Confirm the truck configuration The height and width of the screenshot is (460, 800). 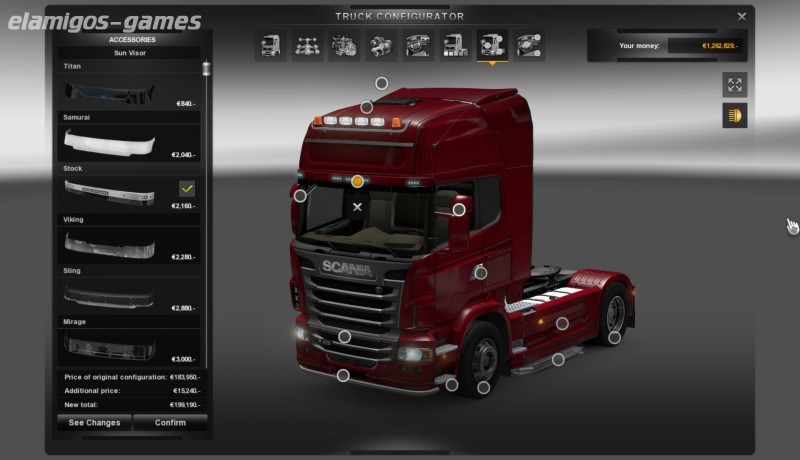pyautogui.click(x=170, y=423)
